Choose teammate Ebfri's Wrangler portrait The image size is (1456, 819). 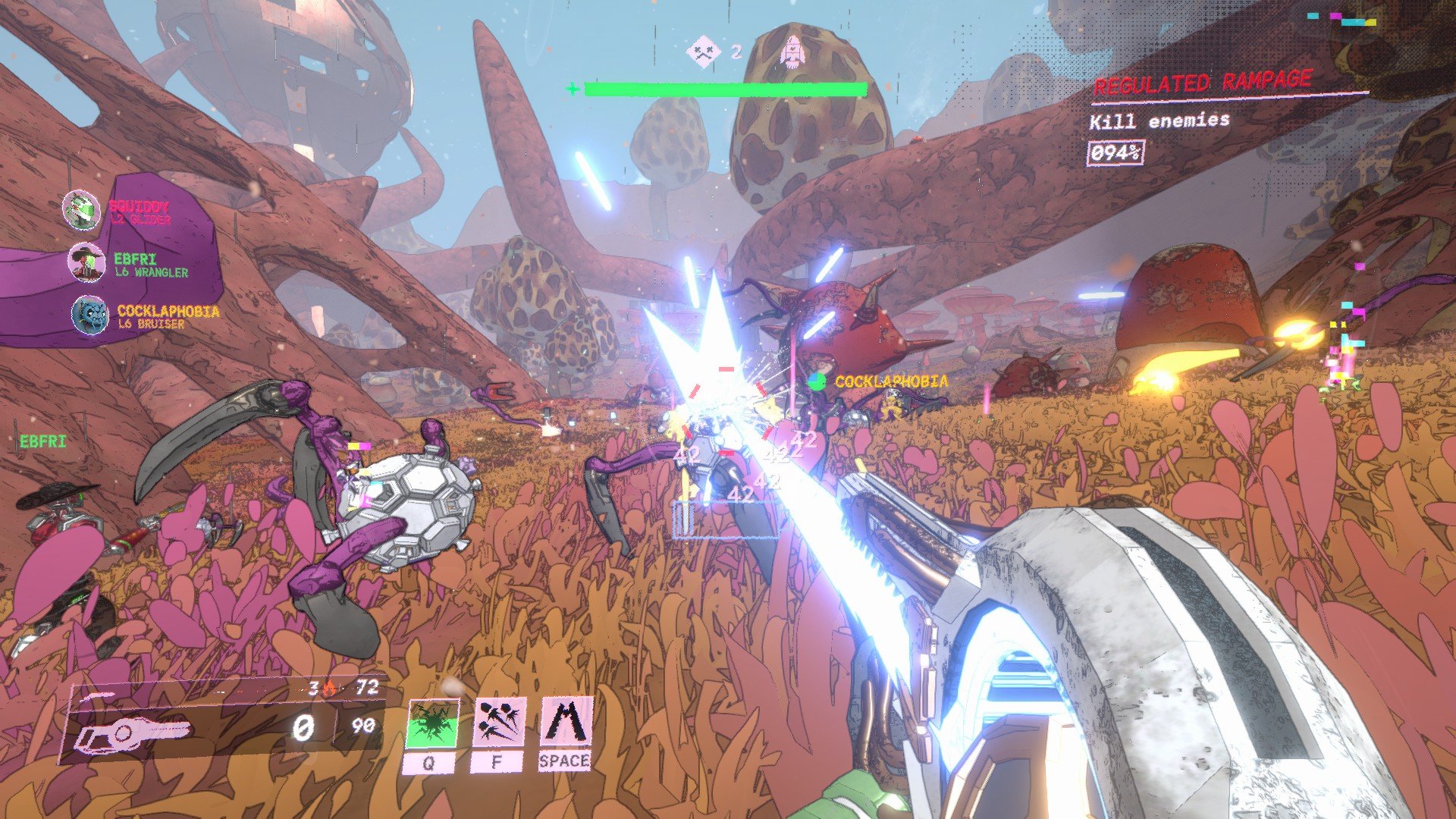pyautogui.click(x=86, y=262)
